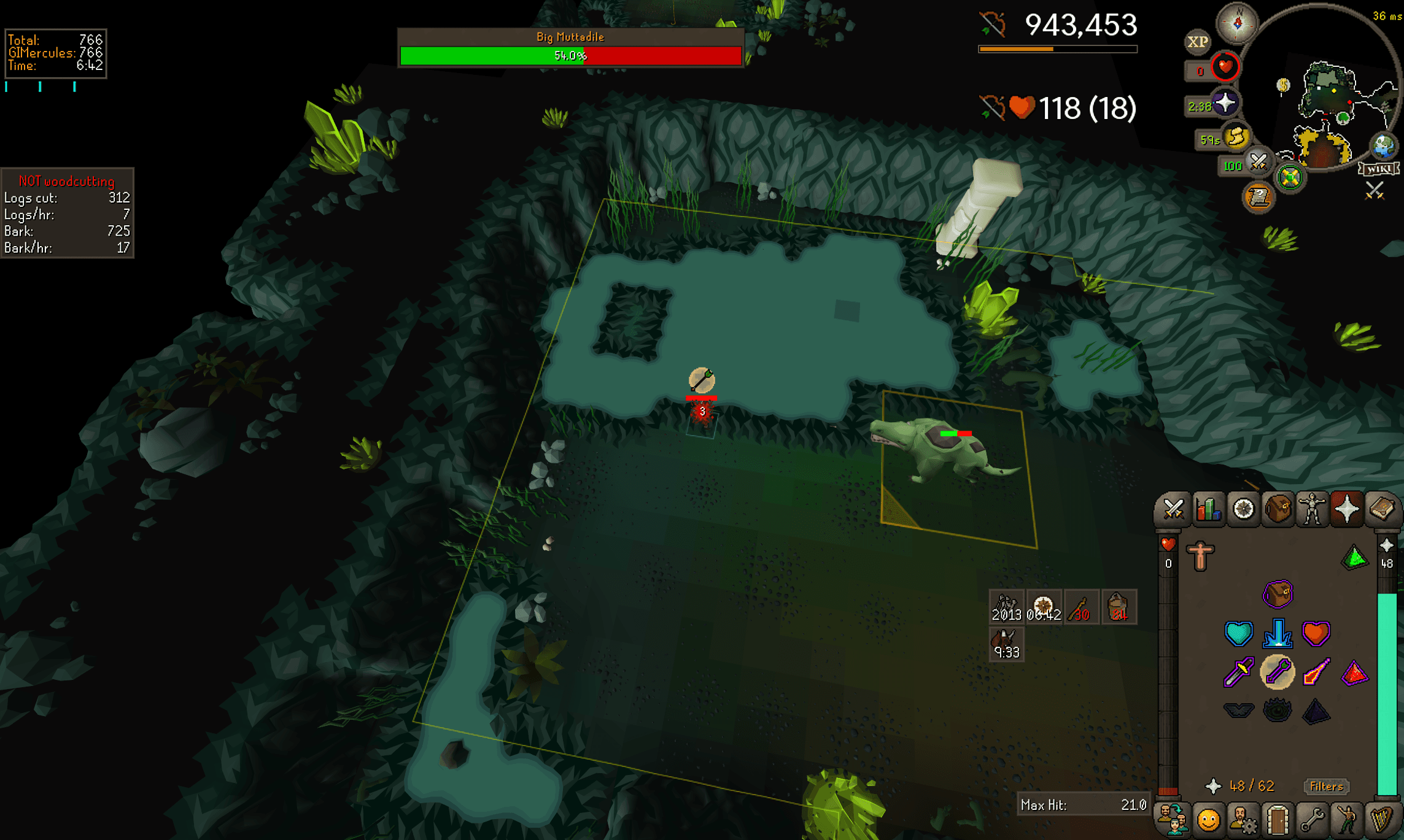The width and height of the screenshot is (1404, 840).
Task: Switch to the Combat Options tab
Action: 1173,509
